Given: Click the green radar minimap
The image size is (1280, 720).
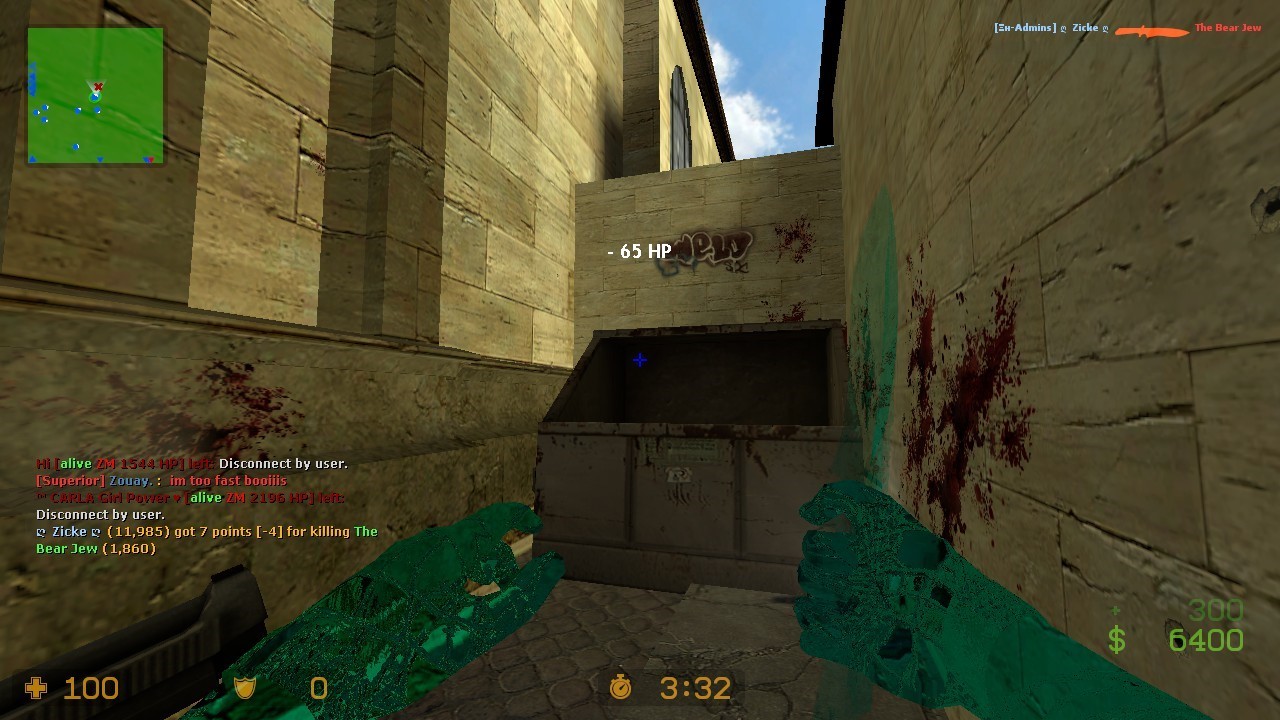Looking at the screenshot, I should [95, 95].
